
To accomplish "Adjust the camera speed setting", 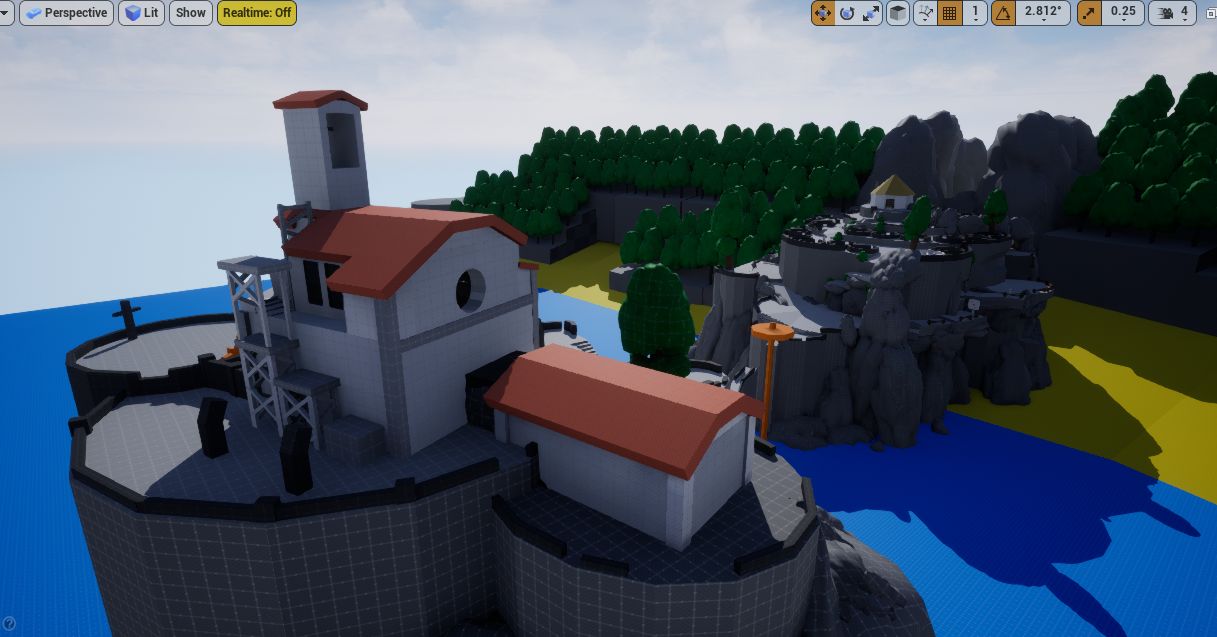I will (x=1174, y=13).
